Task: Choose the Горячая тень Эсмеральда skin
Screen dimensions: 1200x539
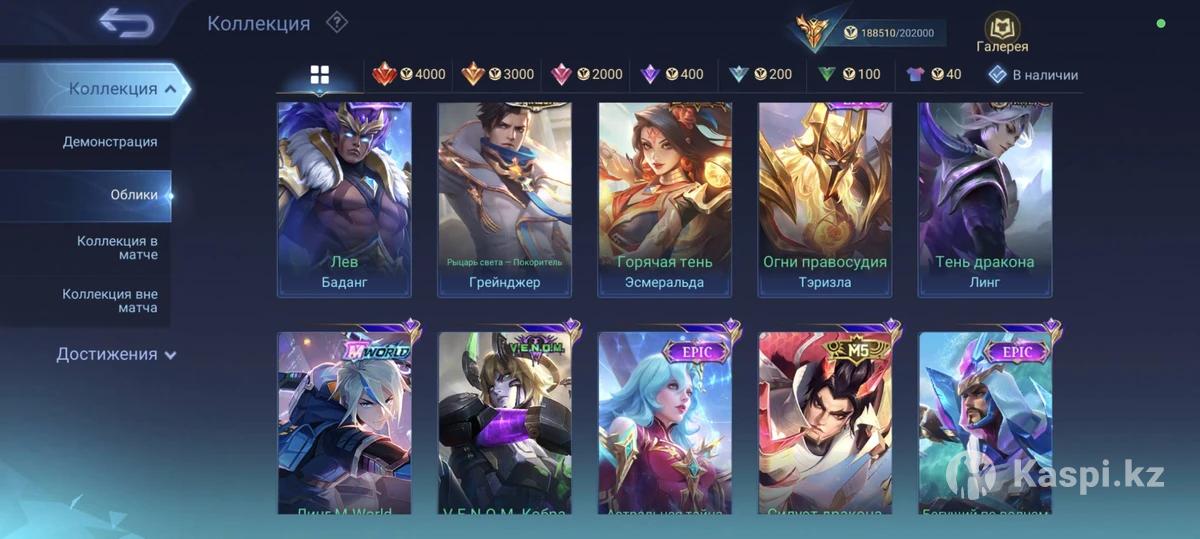Action: [665, 199]
